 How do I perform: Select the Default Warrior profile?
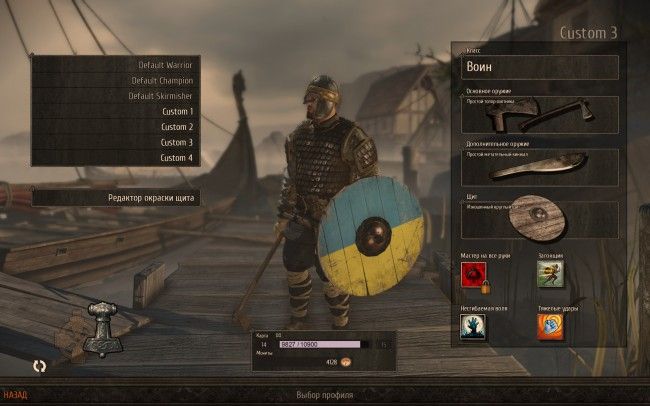point(115,65)
